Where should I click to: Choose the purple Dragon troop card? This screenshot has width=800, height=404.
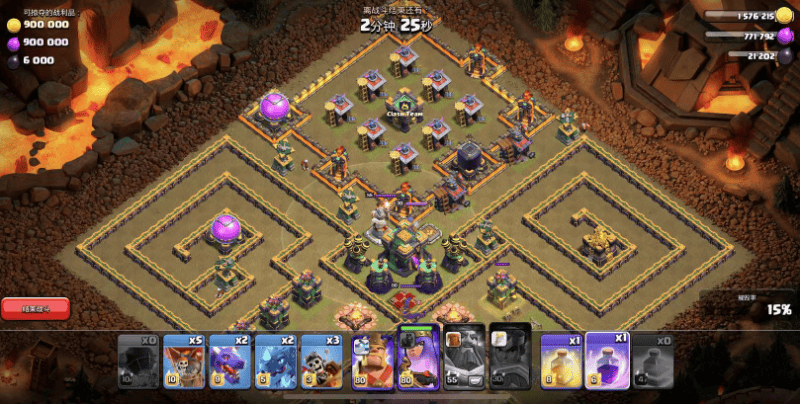[229, 360]
